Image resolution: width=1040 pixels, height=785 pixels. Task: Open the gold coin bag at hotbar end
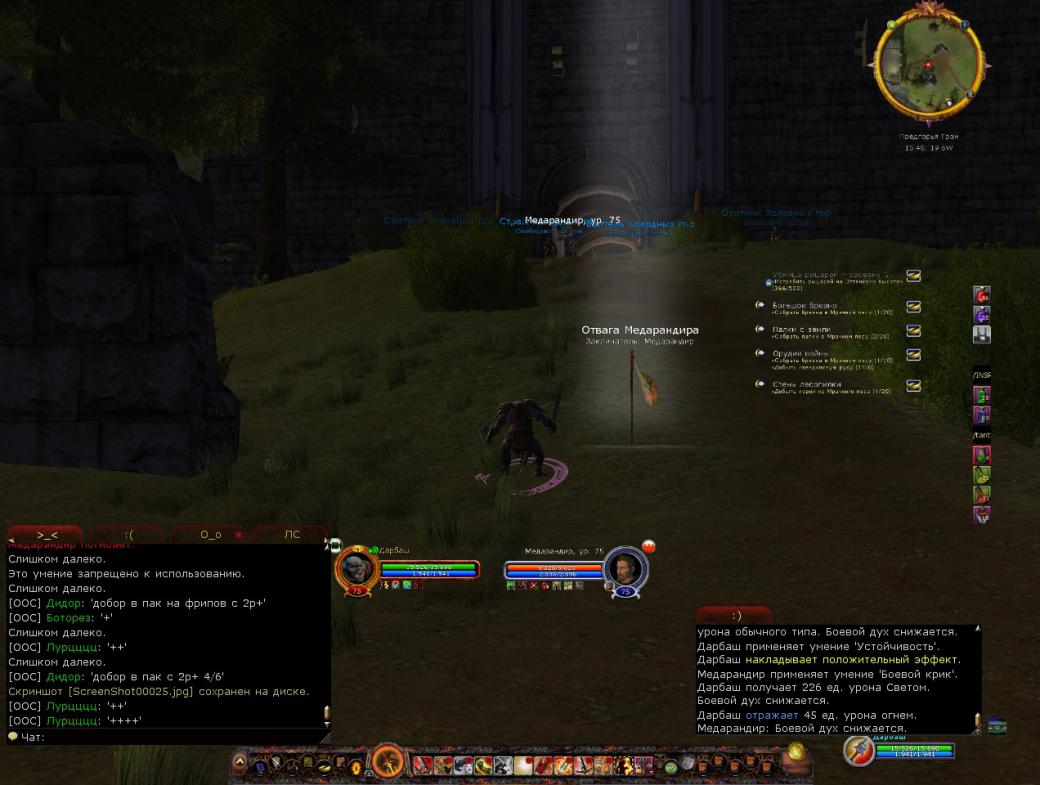click(x=795, y=757)
